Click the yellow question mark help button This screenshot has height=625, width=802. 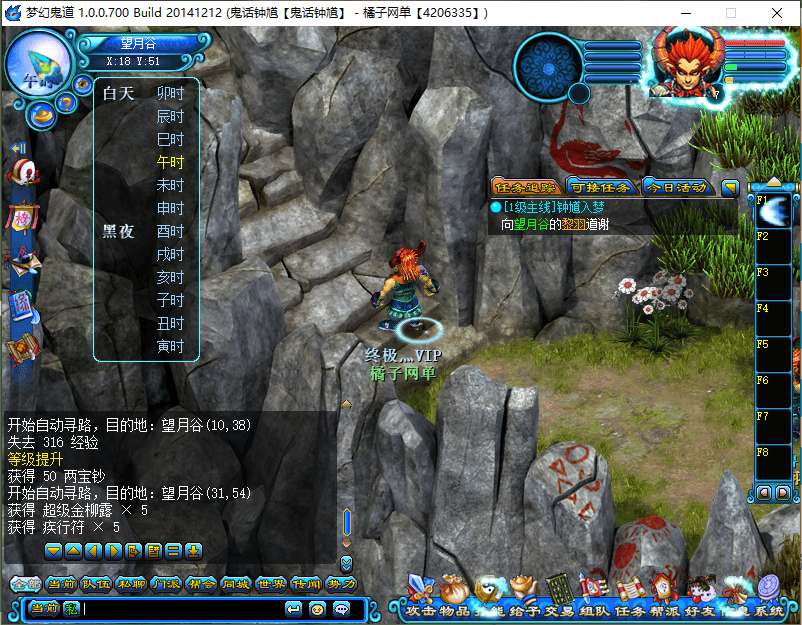point(66,102)
